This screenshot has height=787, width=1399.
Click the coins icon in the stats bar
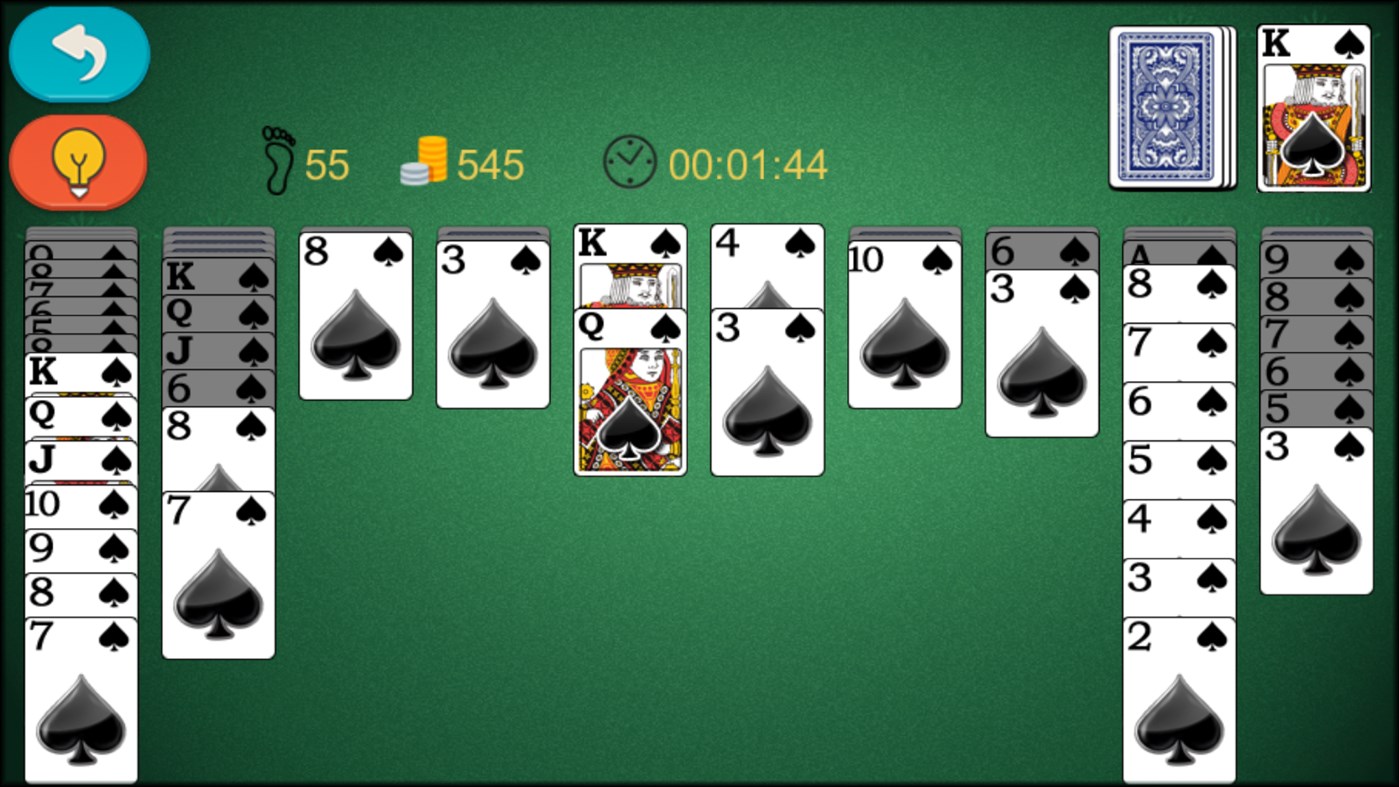tap(424, 158)
